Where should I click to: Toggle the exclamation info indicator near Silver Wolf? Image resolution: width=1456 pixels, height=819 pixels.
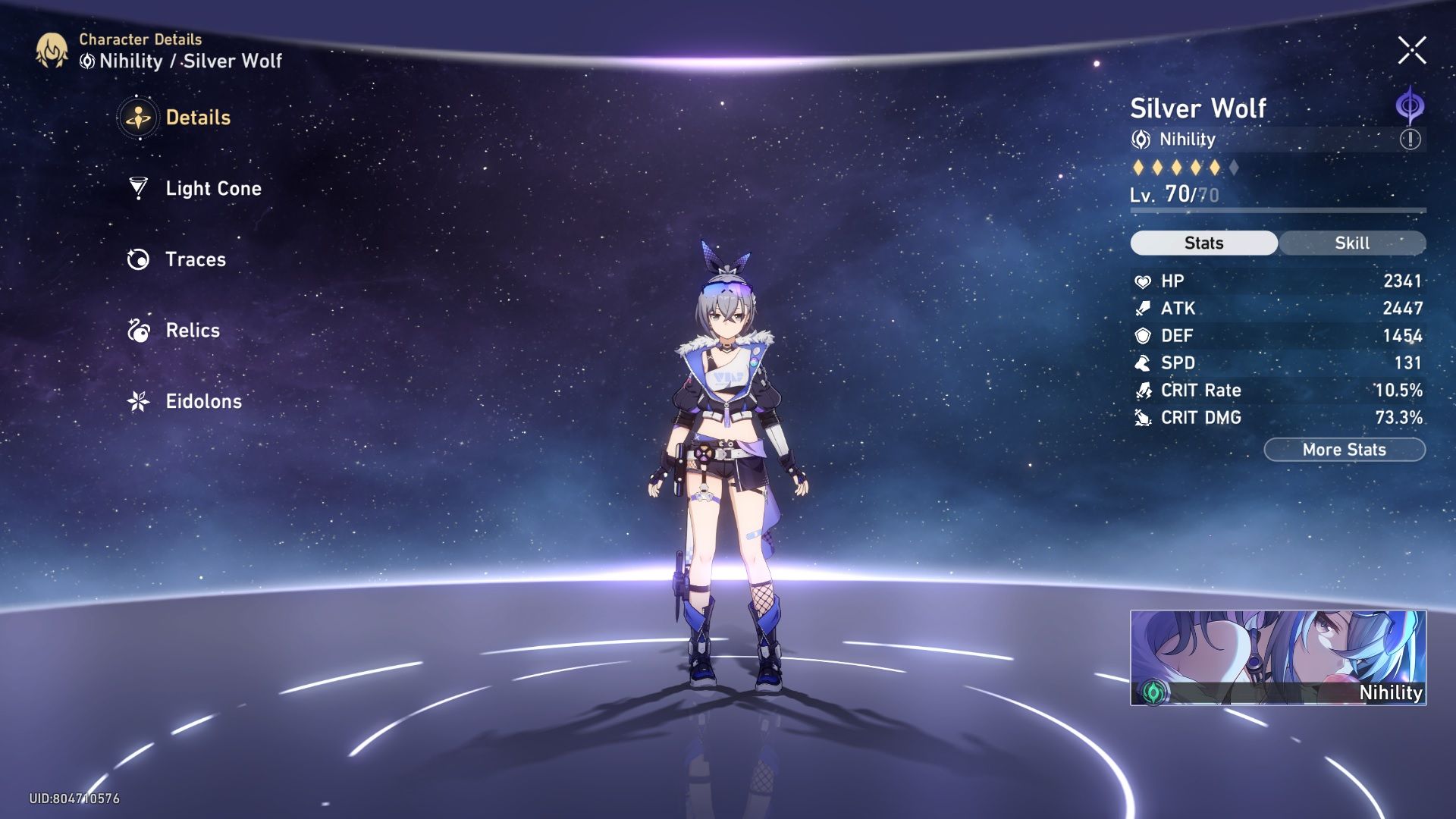point(1408,139)
